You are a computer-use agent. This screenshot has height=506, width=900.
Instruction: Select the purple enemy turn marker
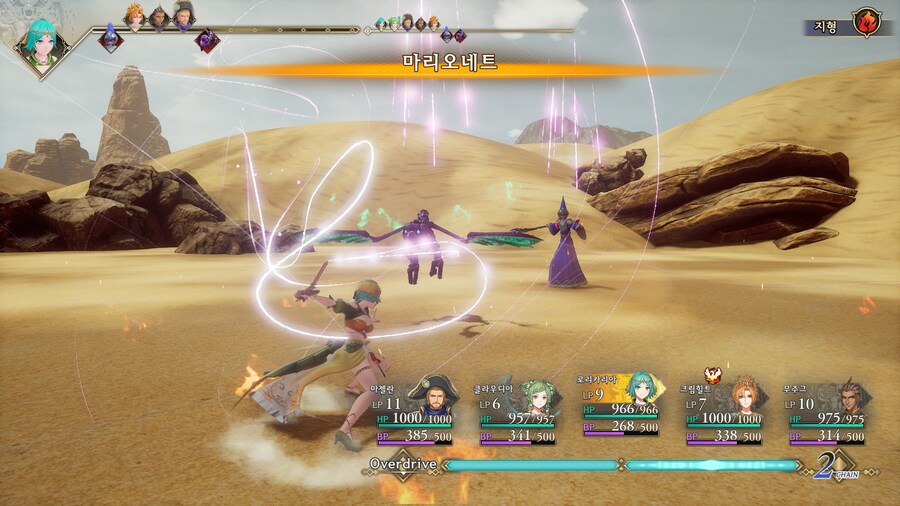(x=207, y=40)
